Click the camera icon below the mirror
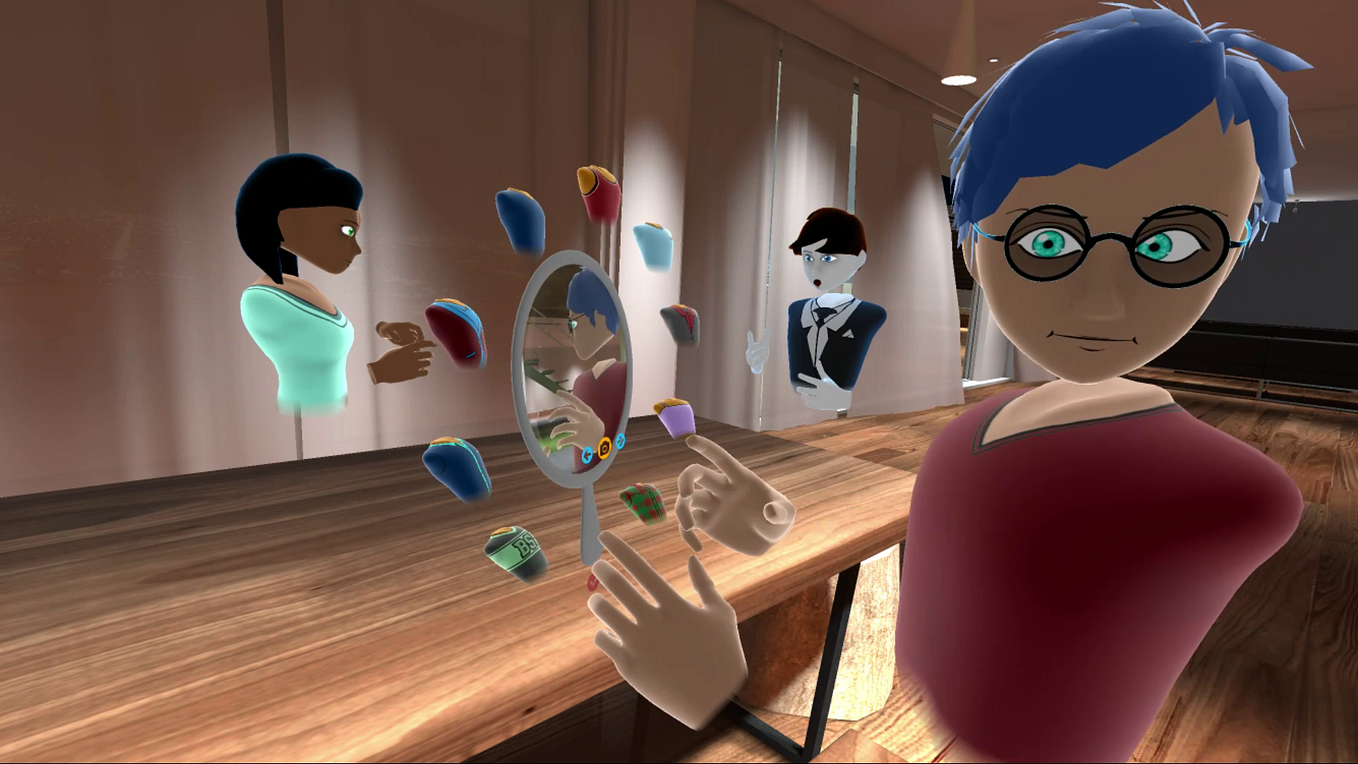The height and width of the screenshot is (764, 1358). point(604,447)
